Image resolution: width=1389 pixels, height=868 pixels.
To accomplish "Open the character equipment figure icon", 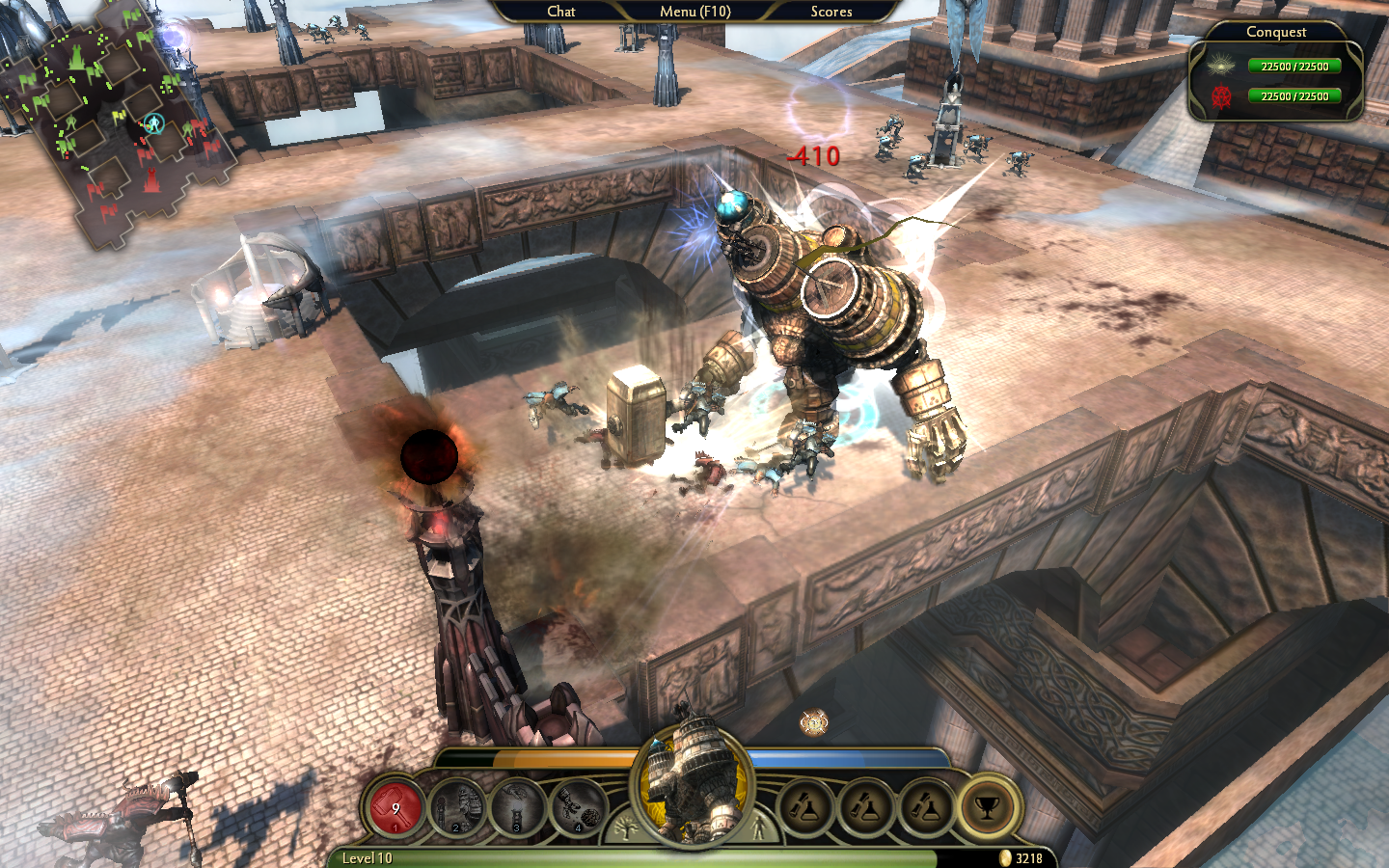I will (760, 828).
